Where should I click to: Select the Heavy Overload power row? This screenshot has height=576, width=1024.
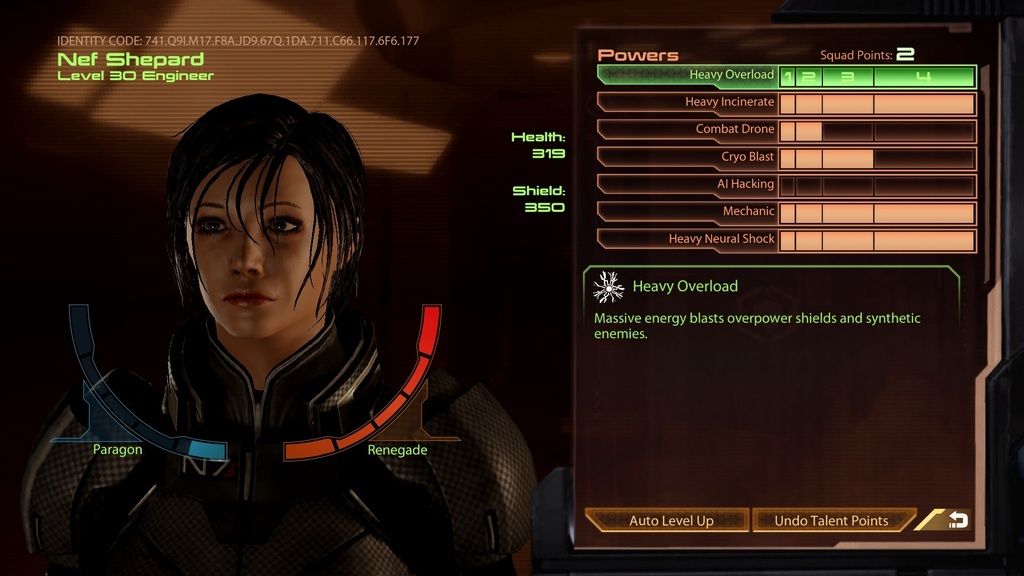coord(688,76)
